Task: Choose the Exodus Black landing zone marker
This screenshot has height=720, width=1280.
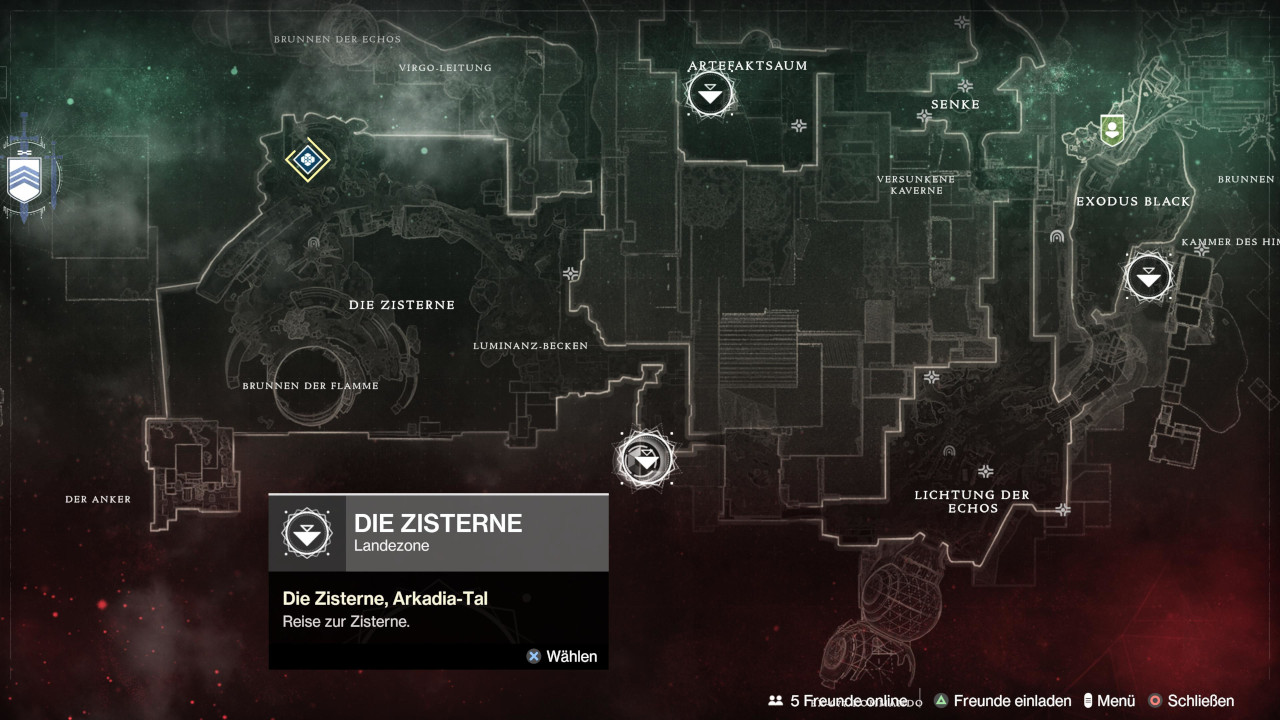Action: coord(1147,277)
